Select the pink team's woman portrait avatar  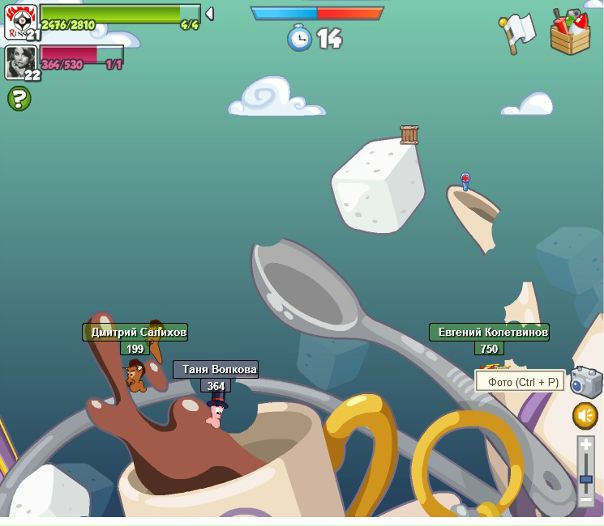click(19, 61)
